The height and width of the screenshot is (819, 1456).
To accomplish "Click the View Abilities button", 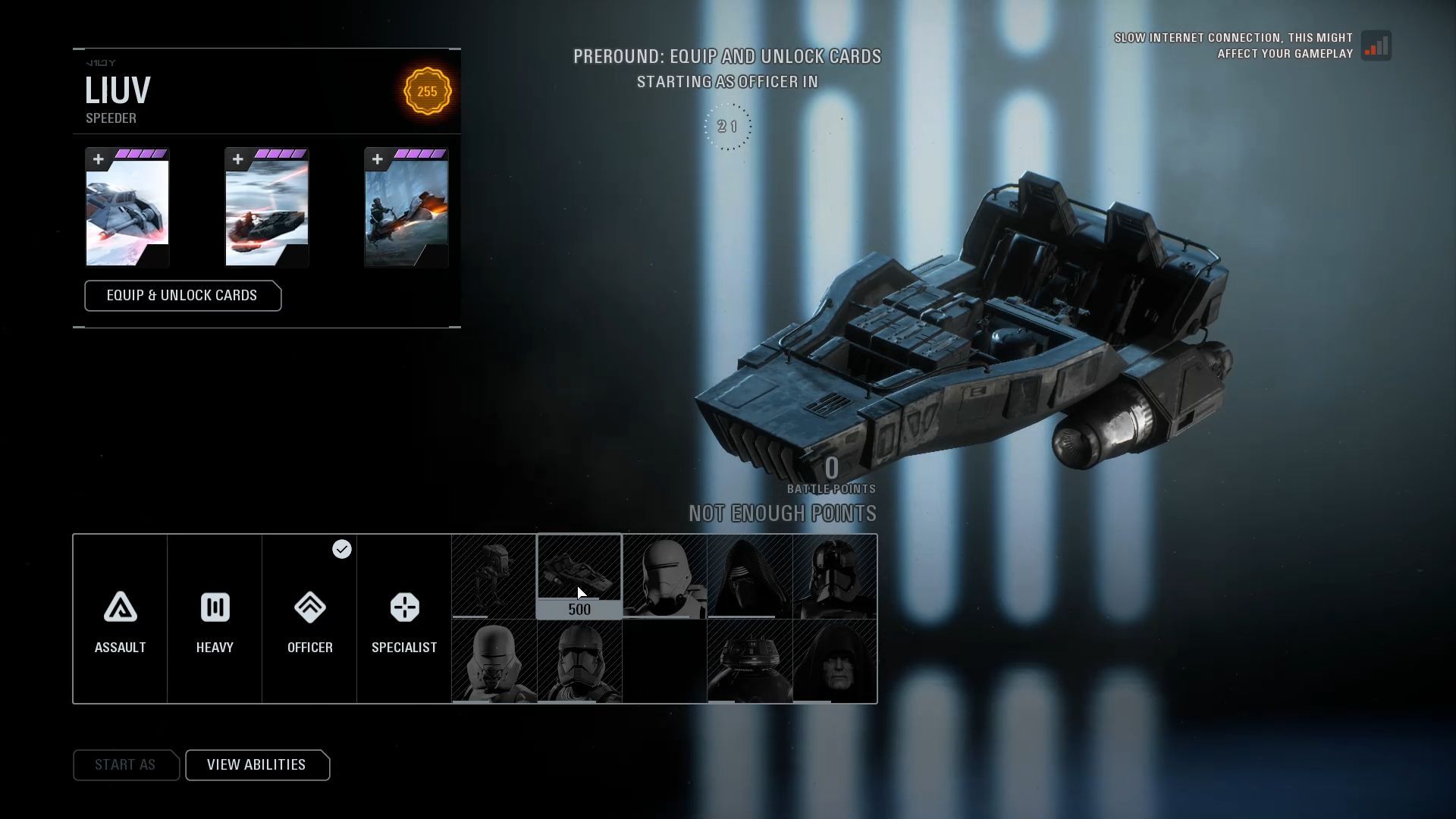I will click(x=257, y=764).
